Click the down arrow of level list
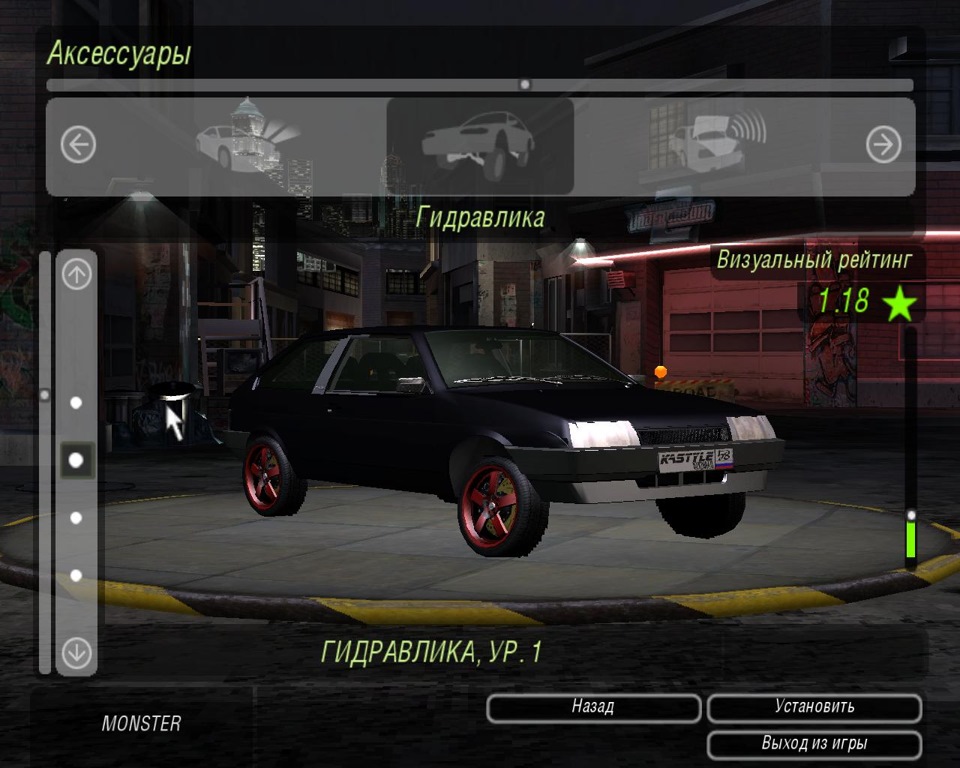The width and height of the screenshot is (960, 768). (x=77, y=653)
